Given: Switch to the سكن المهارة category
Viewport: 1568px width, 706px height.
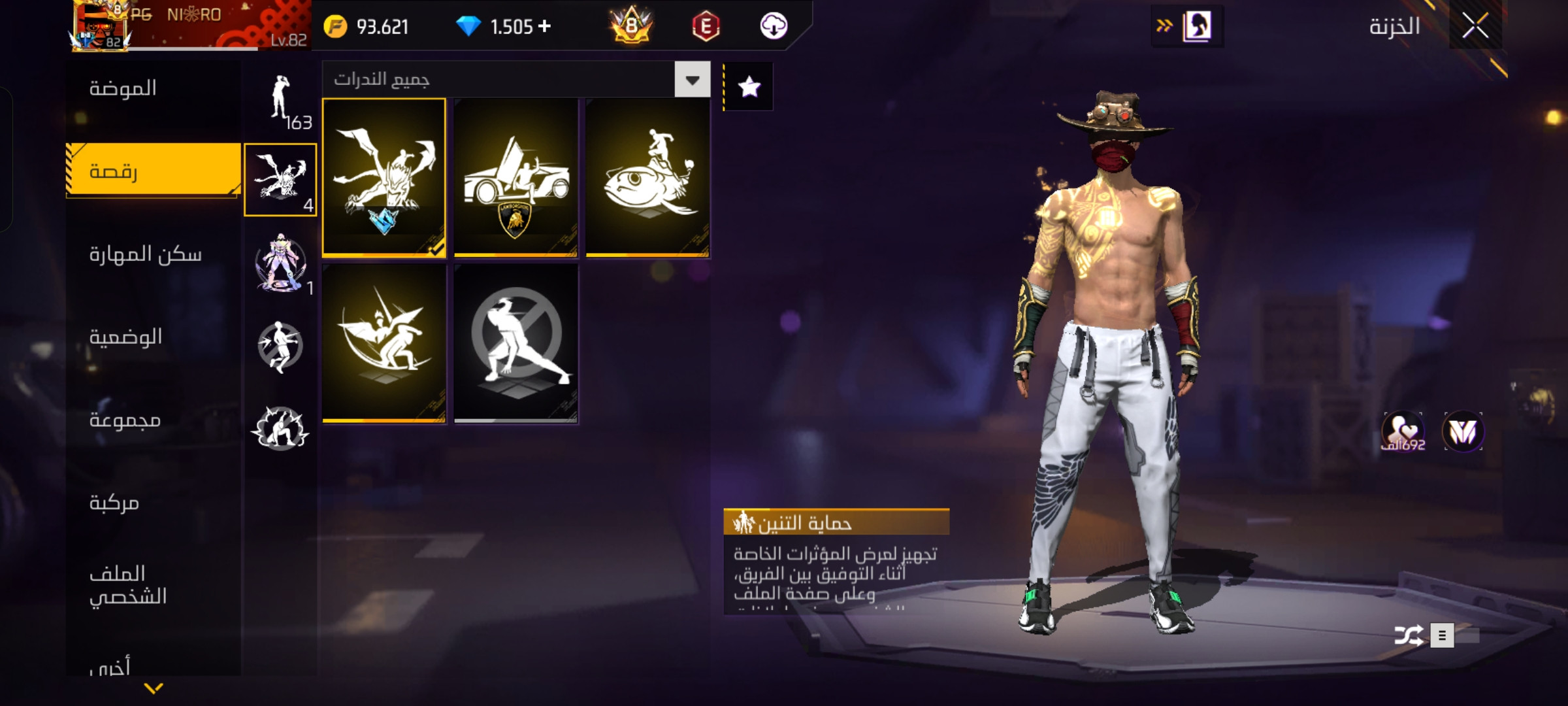Looking at the screenshot, I should [x=145, y=254].
